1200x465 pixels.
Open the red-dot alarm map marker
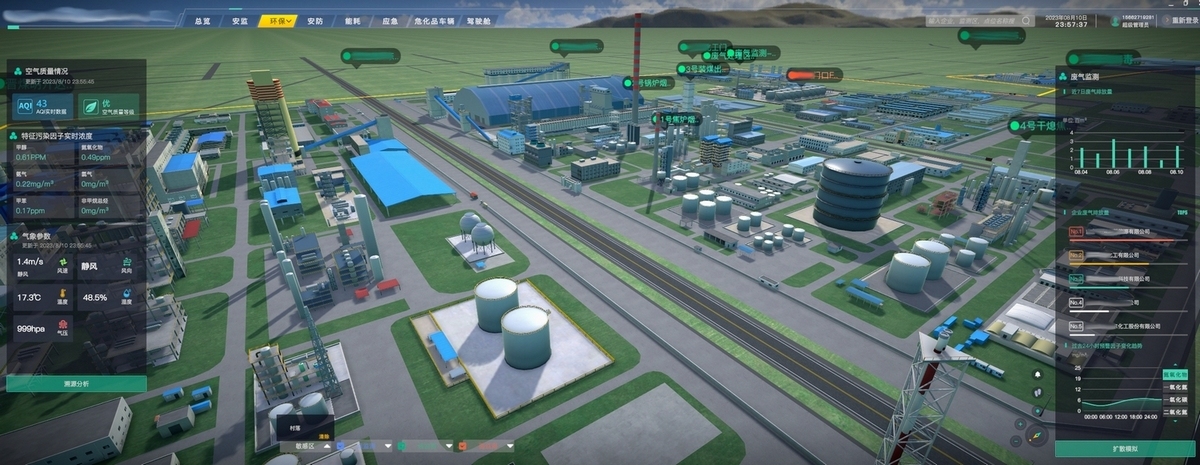click(x=814, y=75)
